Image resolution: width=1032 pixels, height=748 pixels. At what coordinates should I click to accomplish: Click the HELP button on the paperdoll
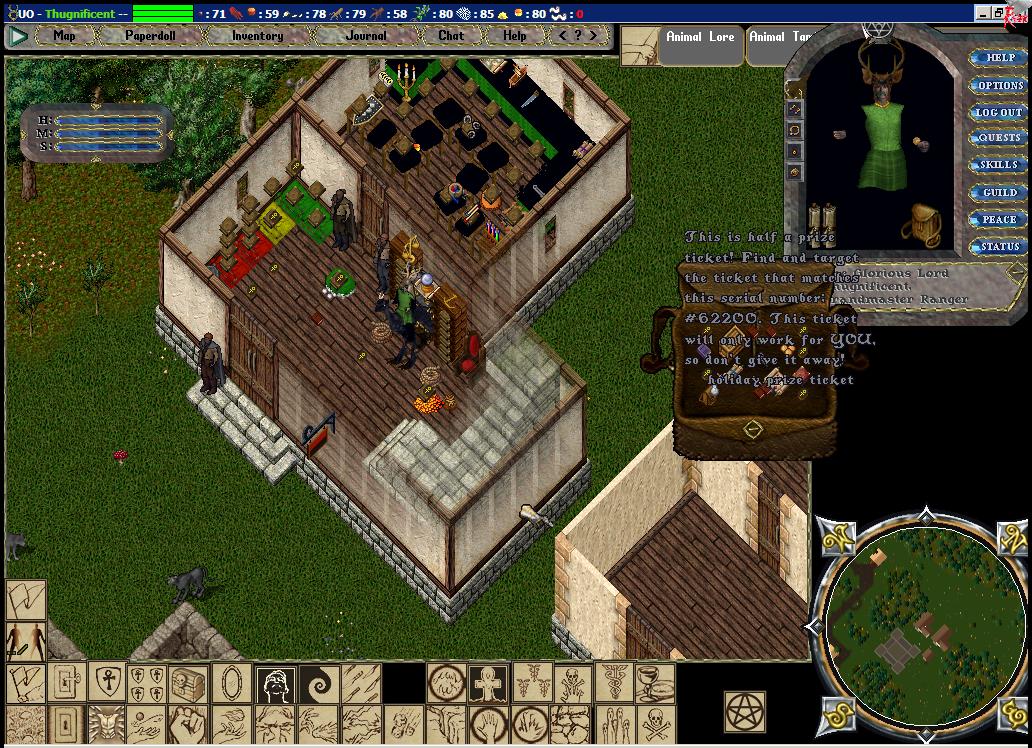pyautogui.click(x=999, y=58)
